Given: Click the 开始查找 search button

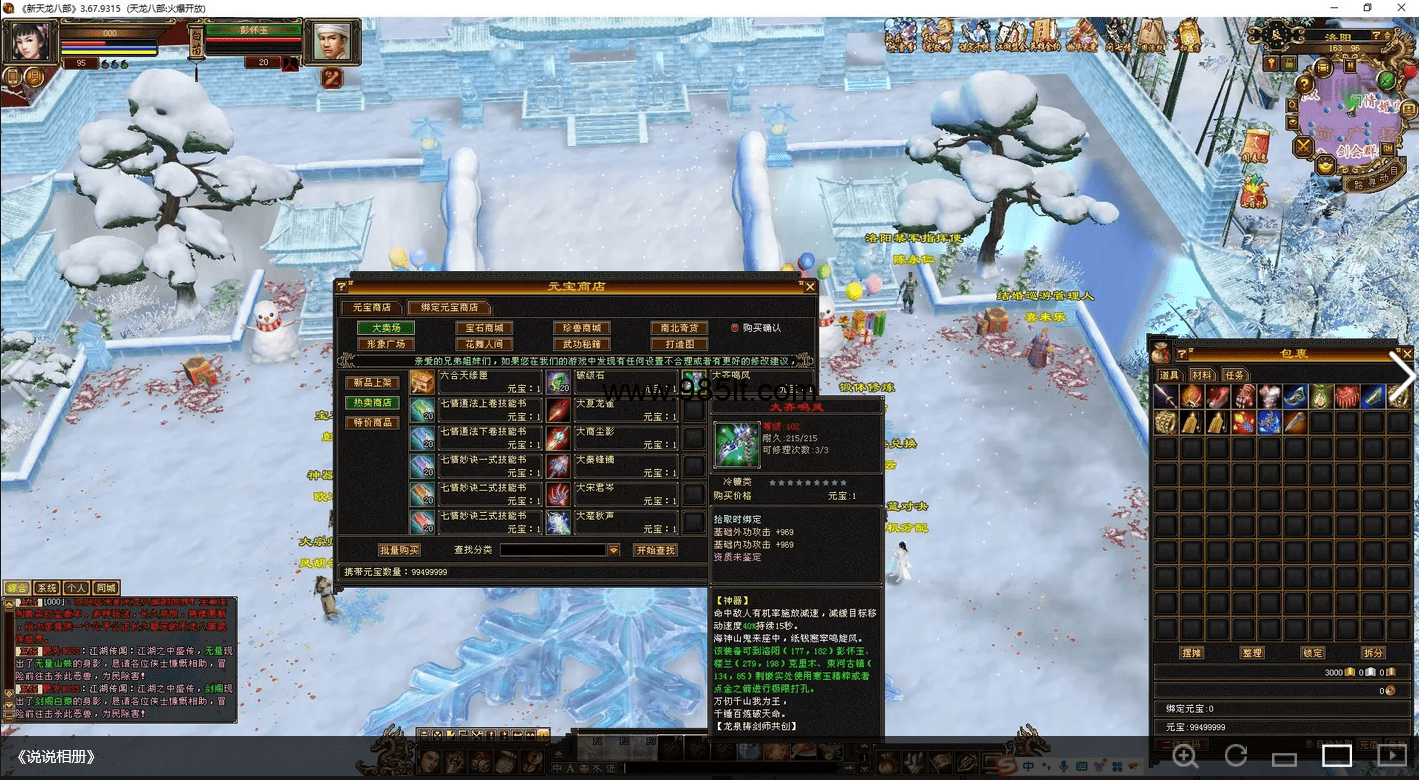Looking at the screenshot, I should pyautogui.click(x=654, y=548).
